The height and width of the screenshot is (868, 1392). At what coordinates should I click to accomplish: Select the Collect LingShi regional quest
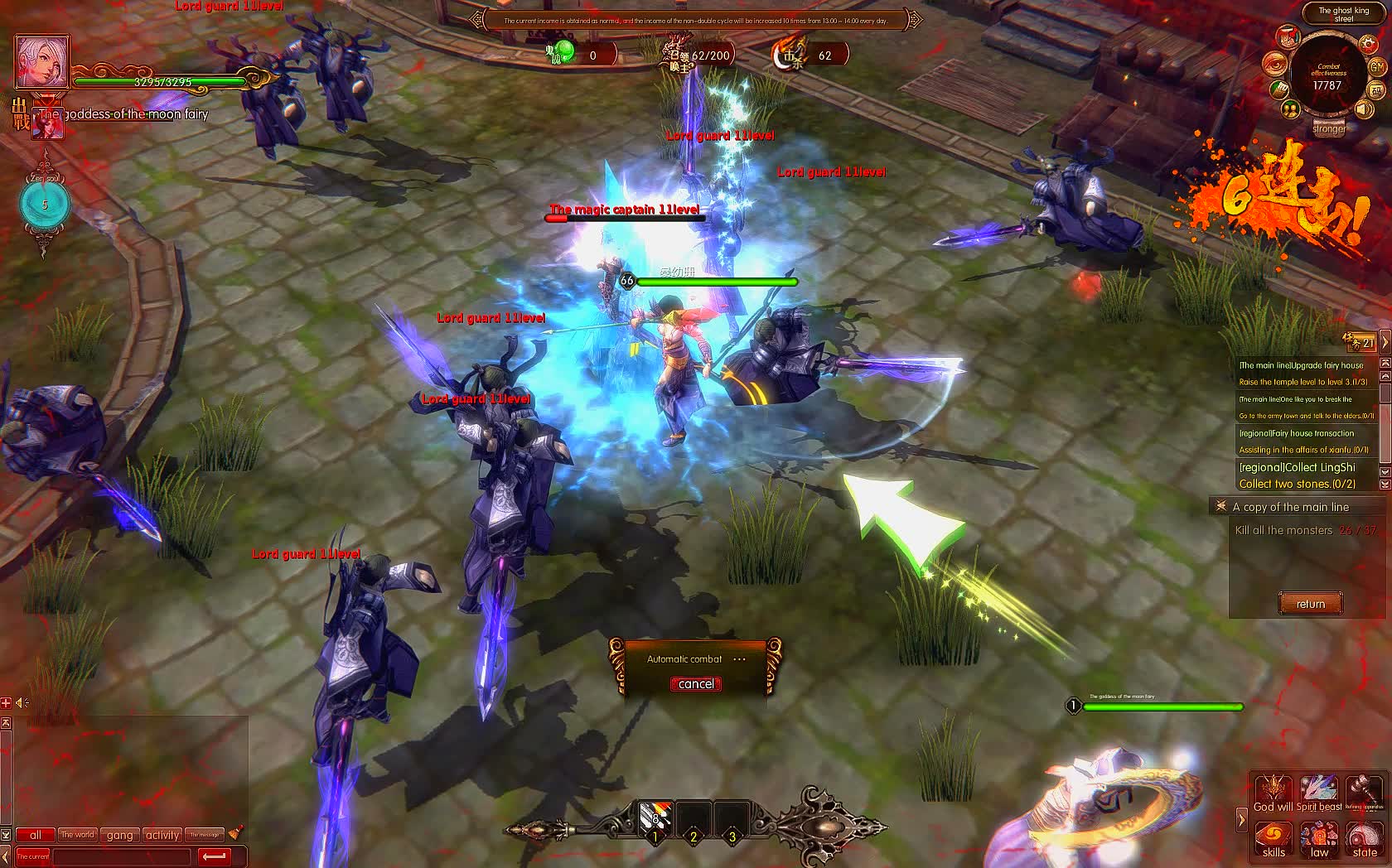pos(1298,468)
